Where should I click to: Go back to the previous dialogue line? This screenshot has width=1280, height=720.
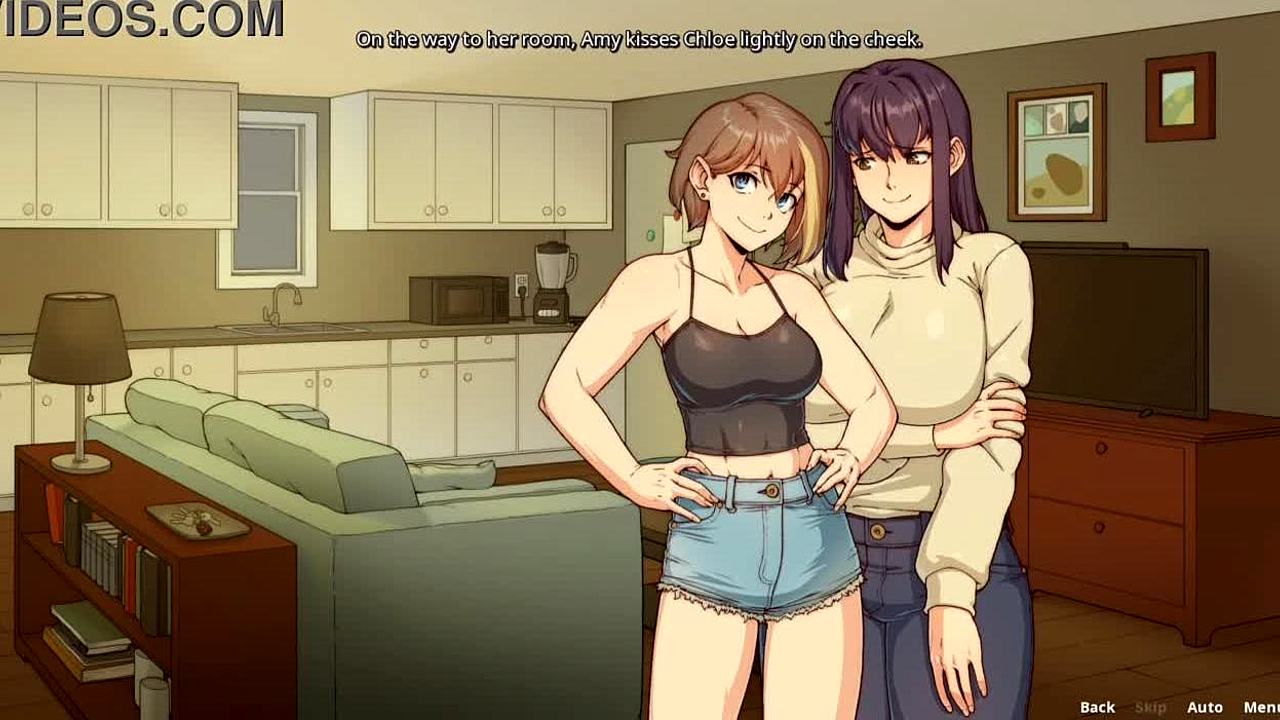[x=1097, y=707]
